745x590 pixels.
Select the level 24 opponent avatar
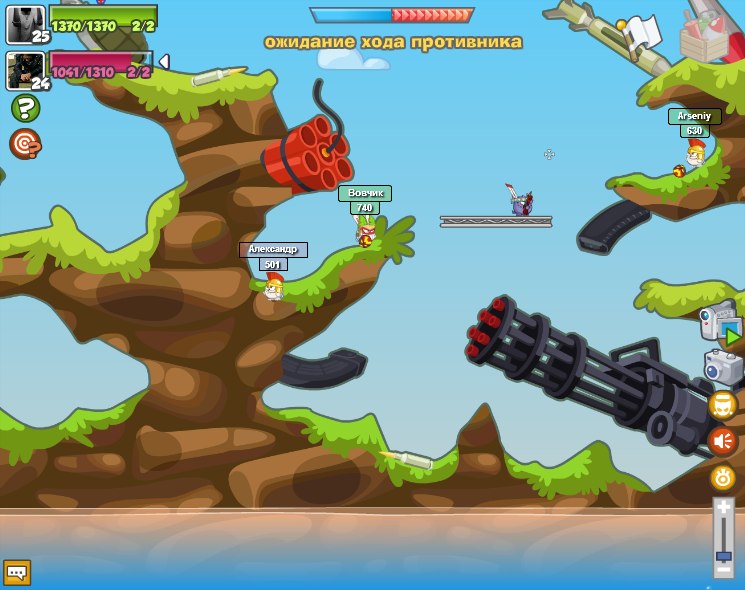25,71
